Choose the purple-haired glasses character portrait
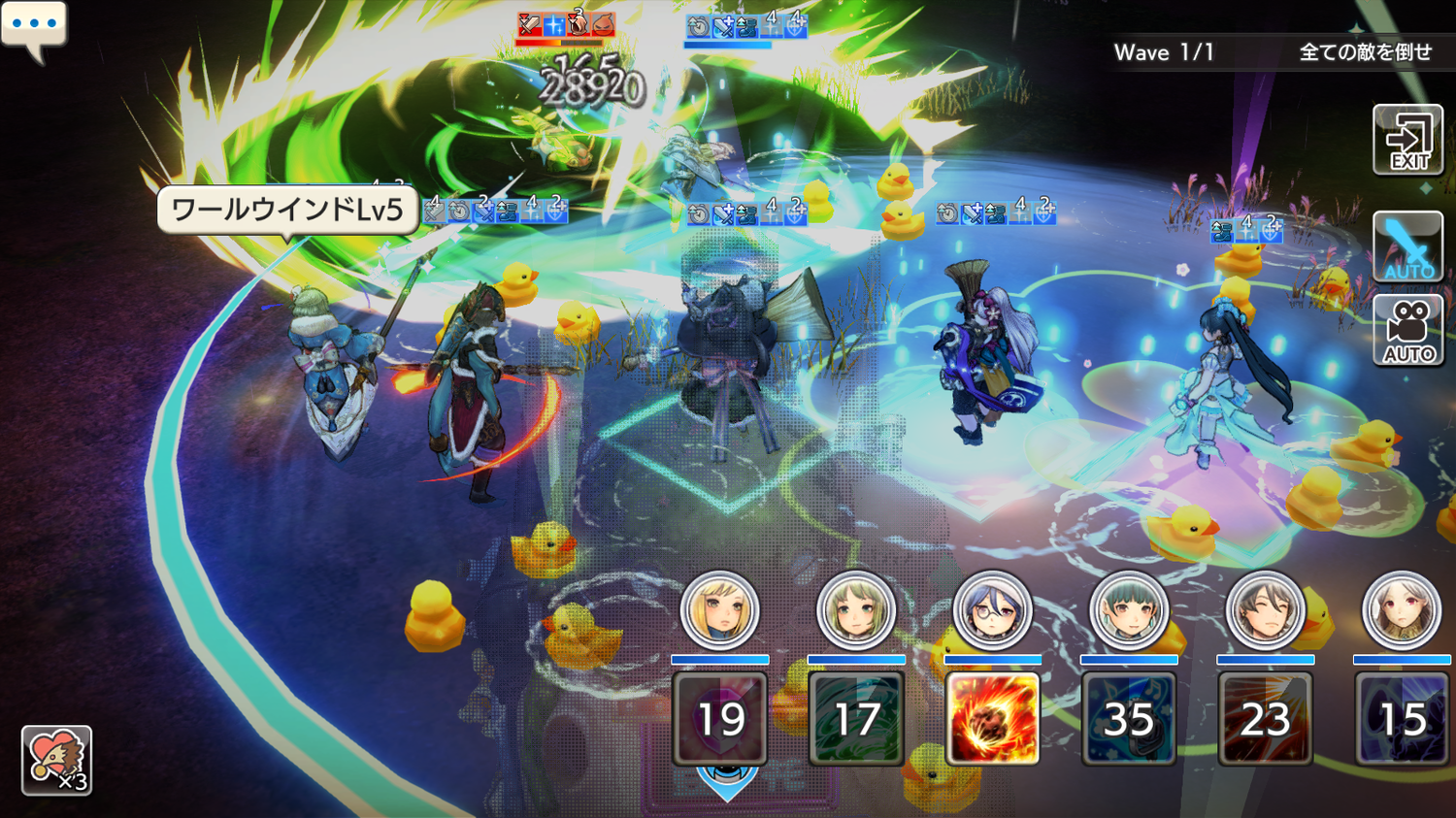Viewport: 1456px width, 818px height. click(992, 611)
